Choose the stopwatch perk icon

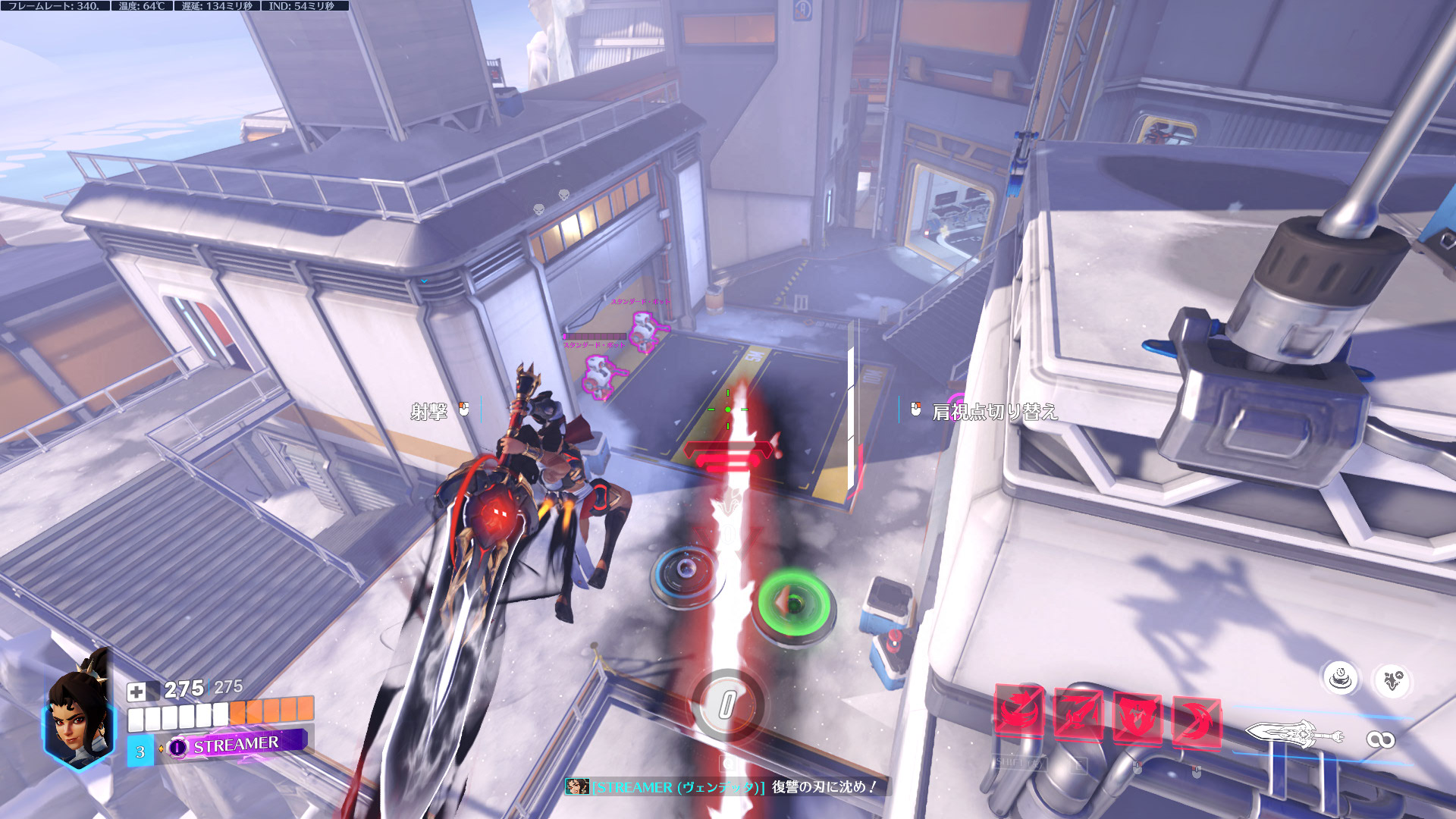[x=1341, y=677]
